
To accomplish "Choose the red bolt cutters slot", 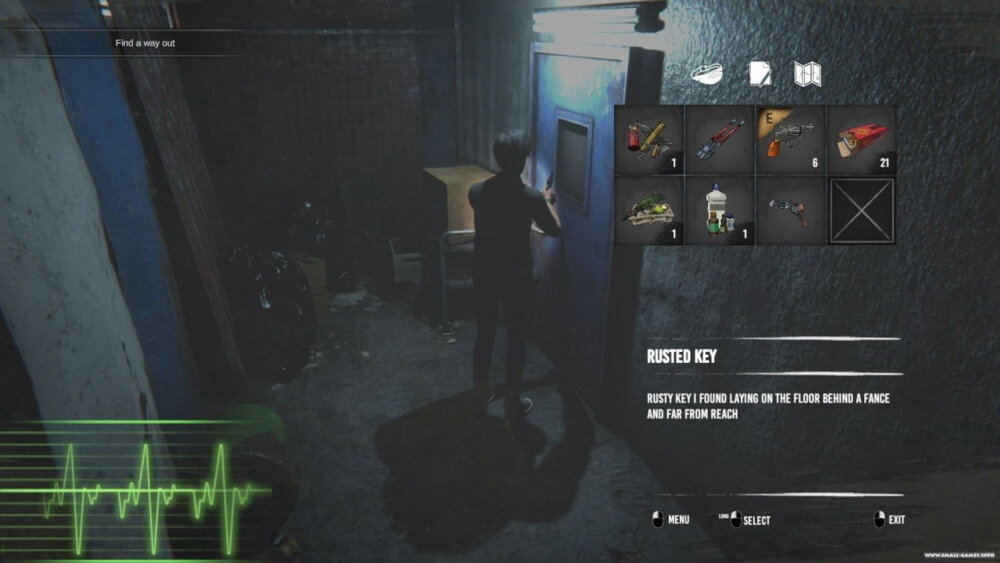I will click(720, 140).
